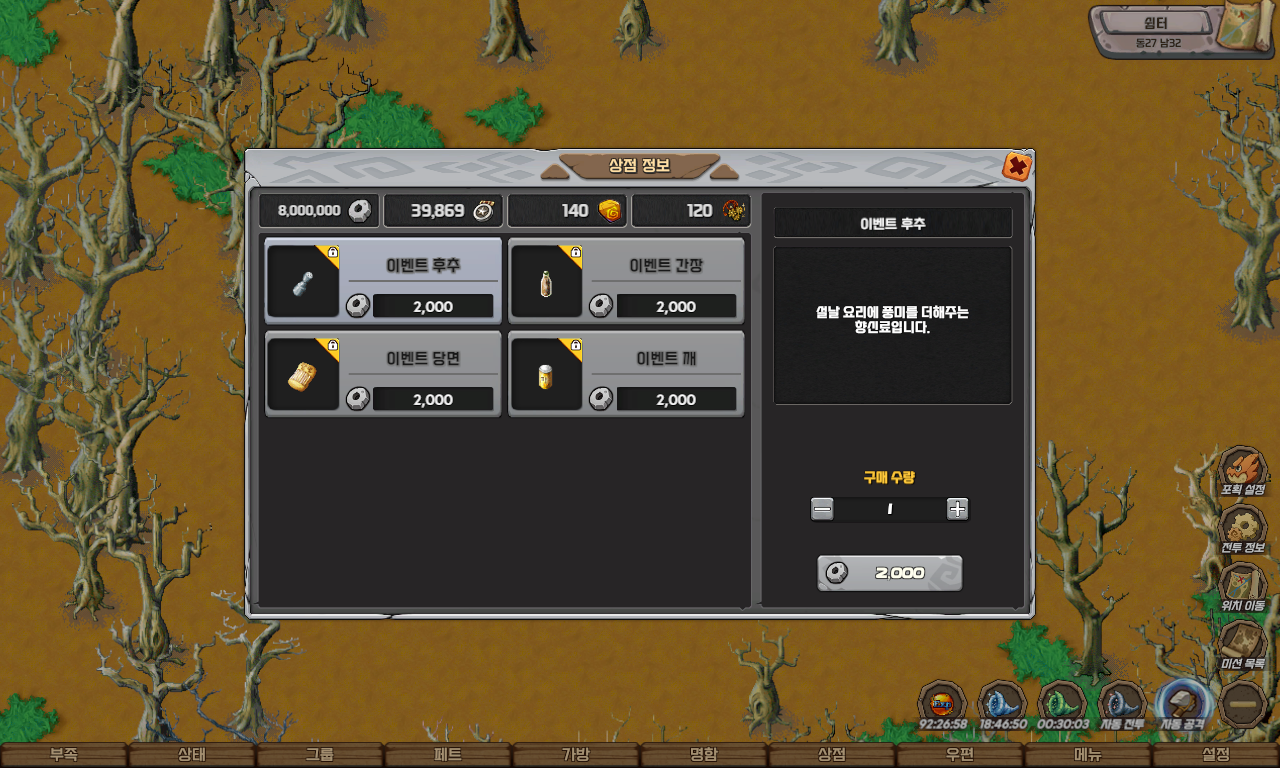This screenshot has height=768, width=1280.
Task: Open the 가방 bag menu
Action: click(x=576, y=755)
